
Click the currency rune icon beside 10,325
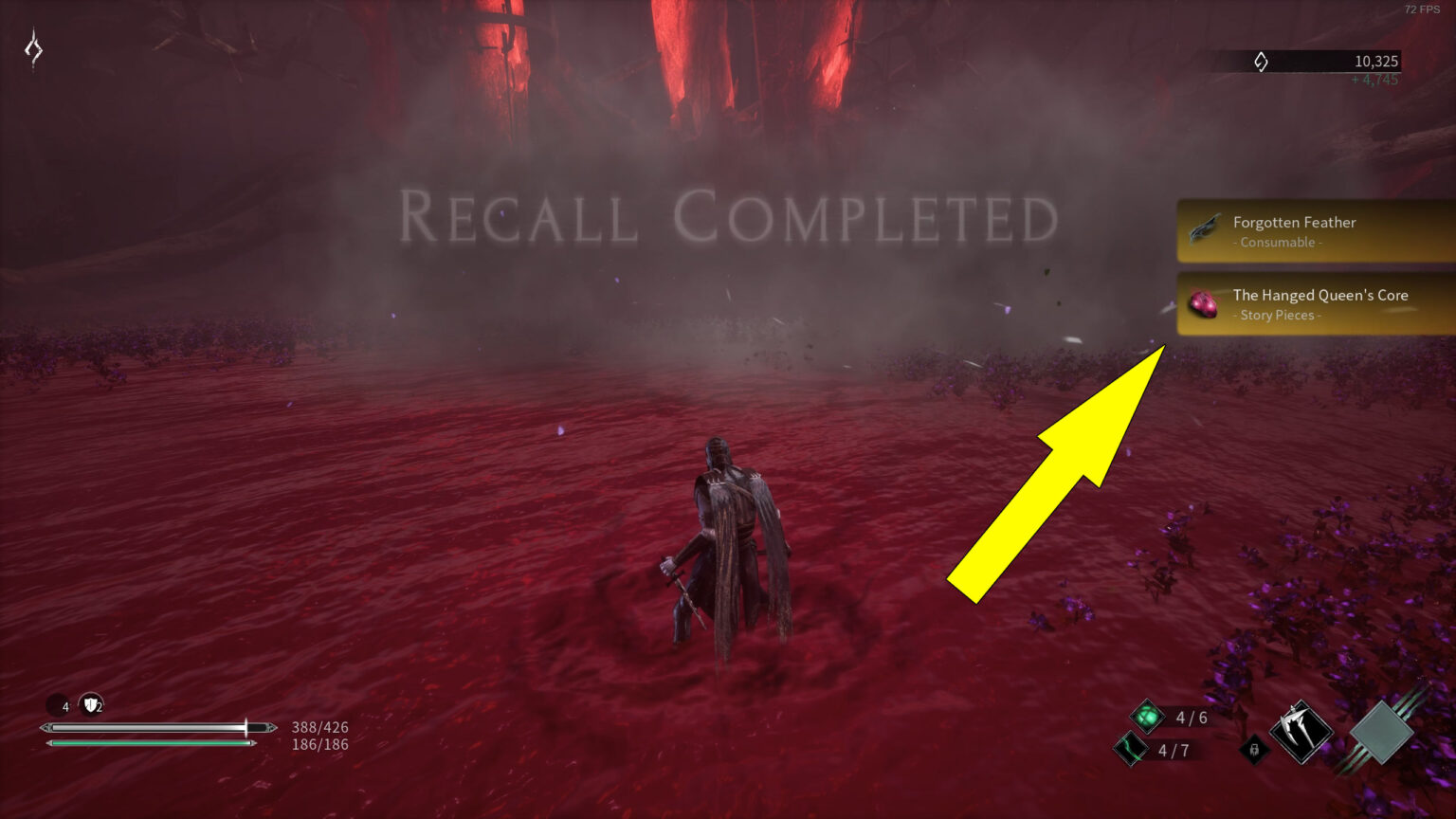[x=1261, y=61]
